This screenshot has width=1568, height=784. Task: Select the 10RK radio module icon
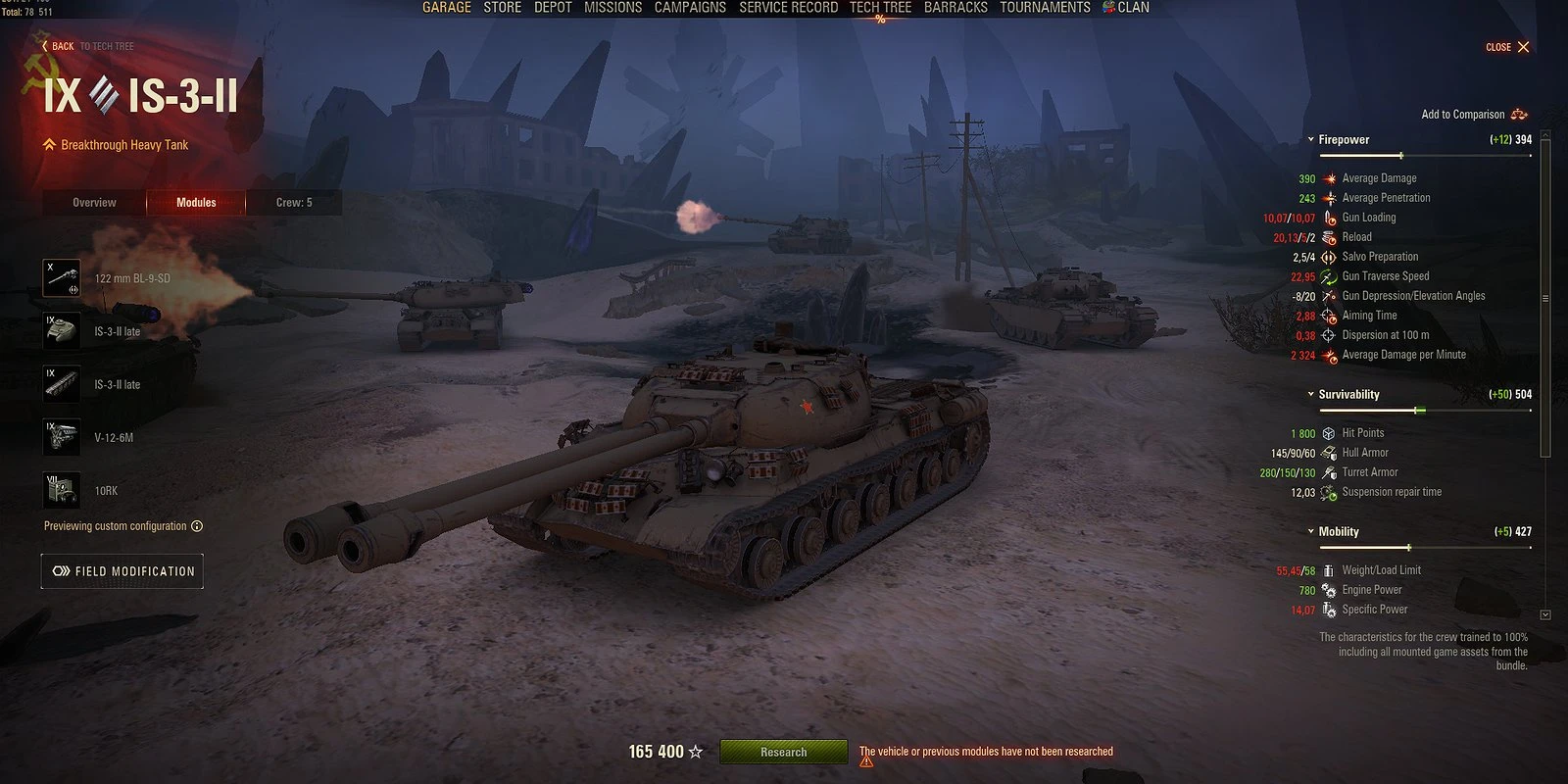[61, 489]
